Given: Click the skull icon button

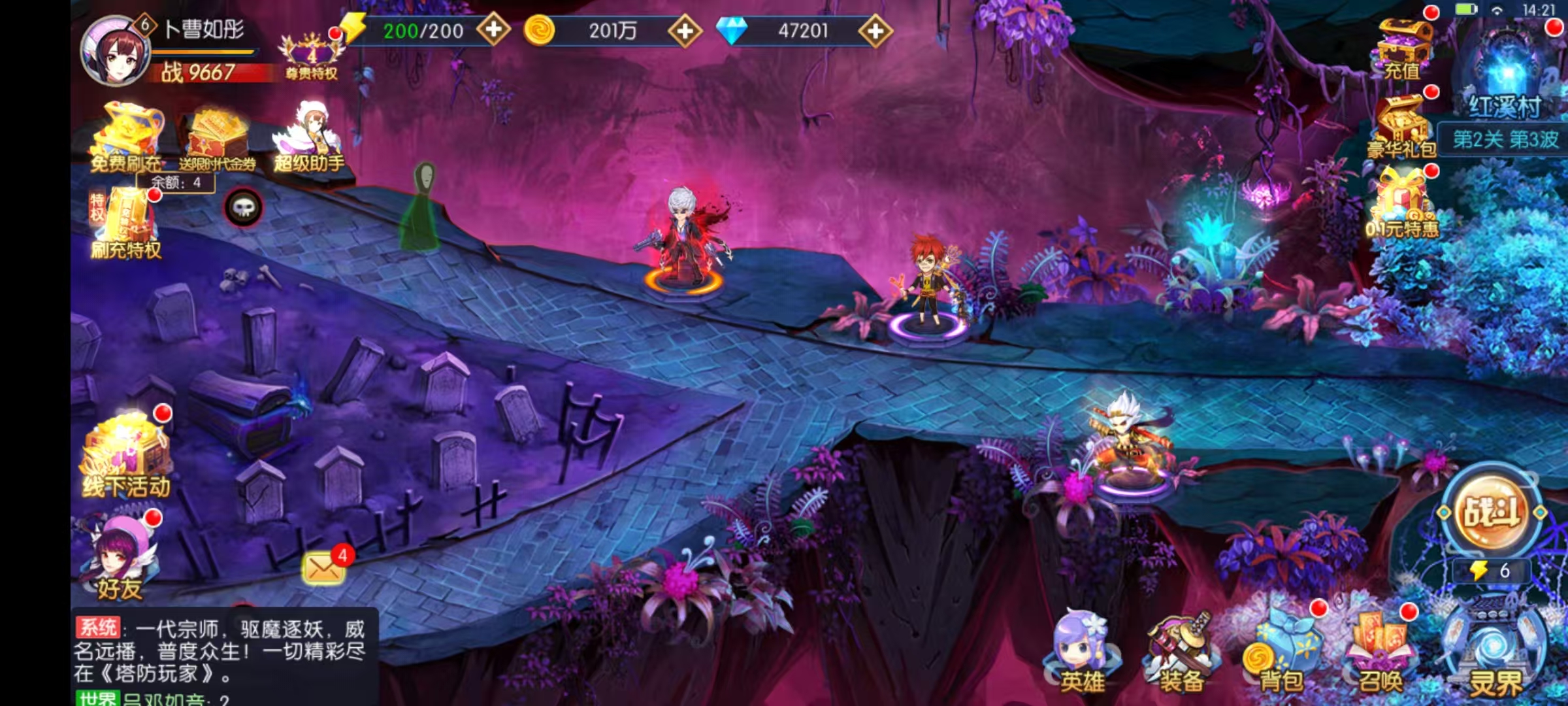Looking at the screenshot, I should [x=244, y=208].
